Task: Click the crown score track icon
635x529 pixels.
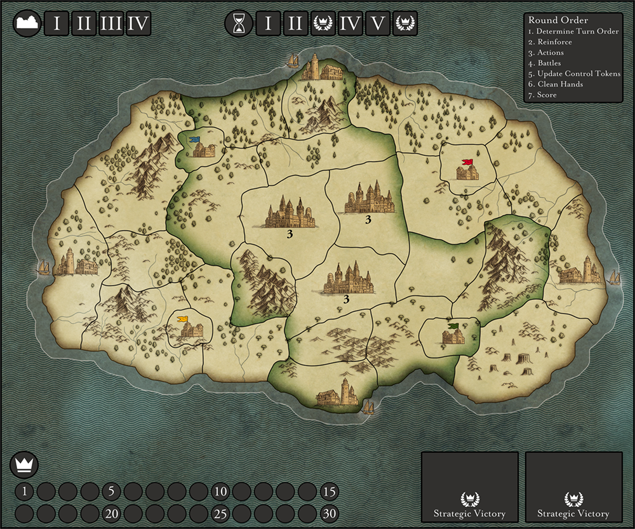Action: [x=23, y=464]
